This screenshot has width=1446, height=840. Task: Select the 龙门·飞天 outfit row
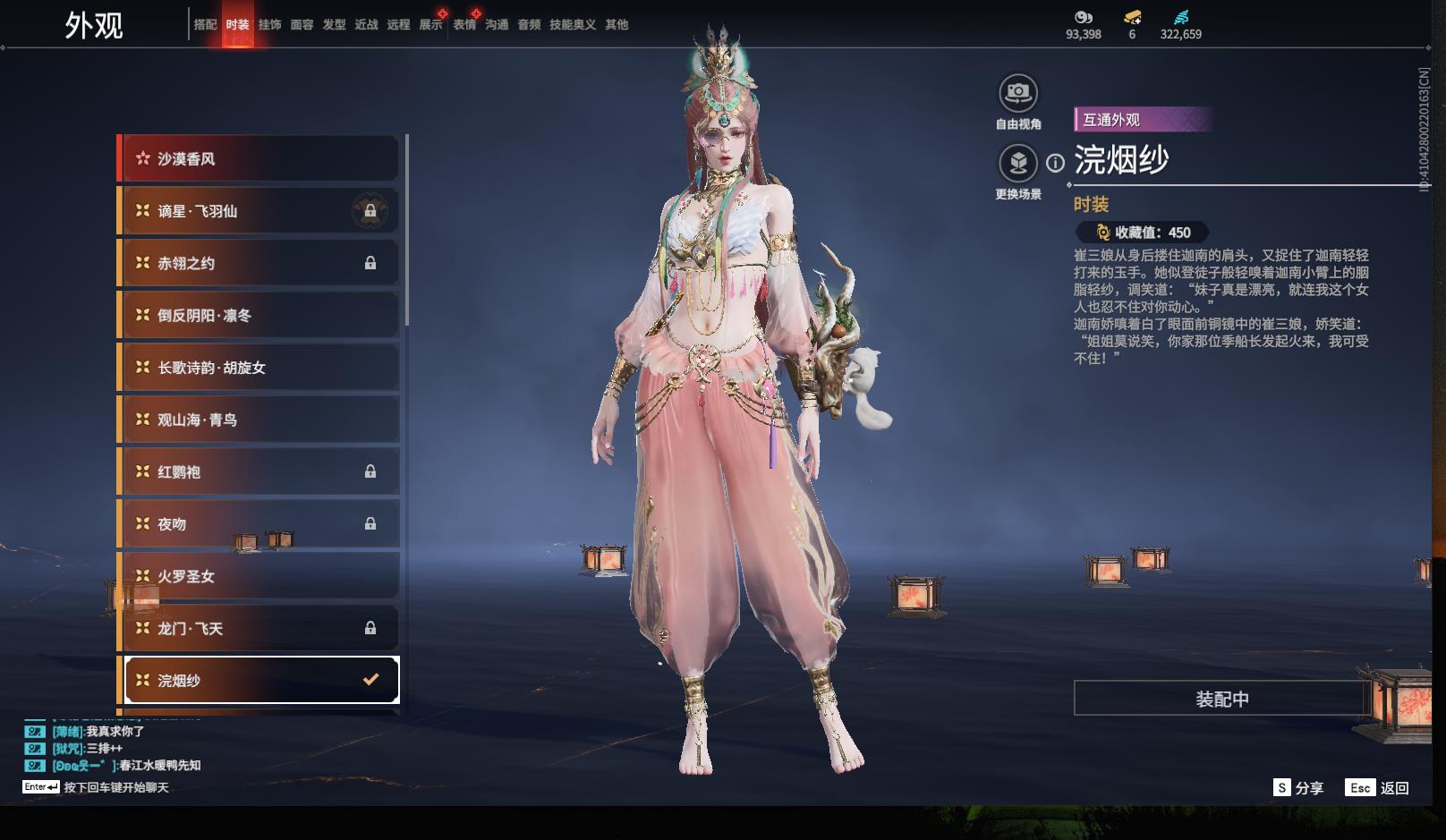click(259, 628)
